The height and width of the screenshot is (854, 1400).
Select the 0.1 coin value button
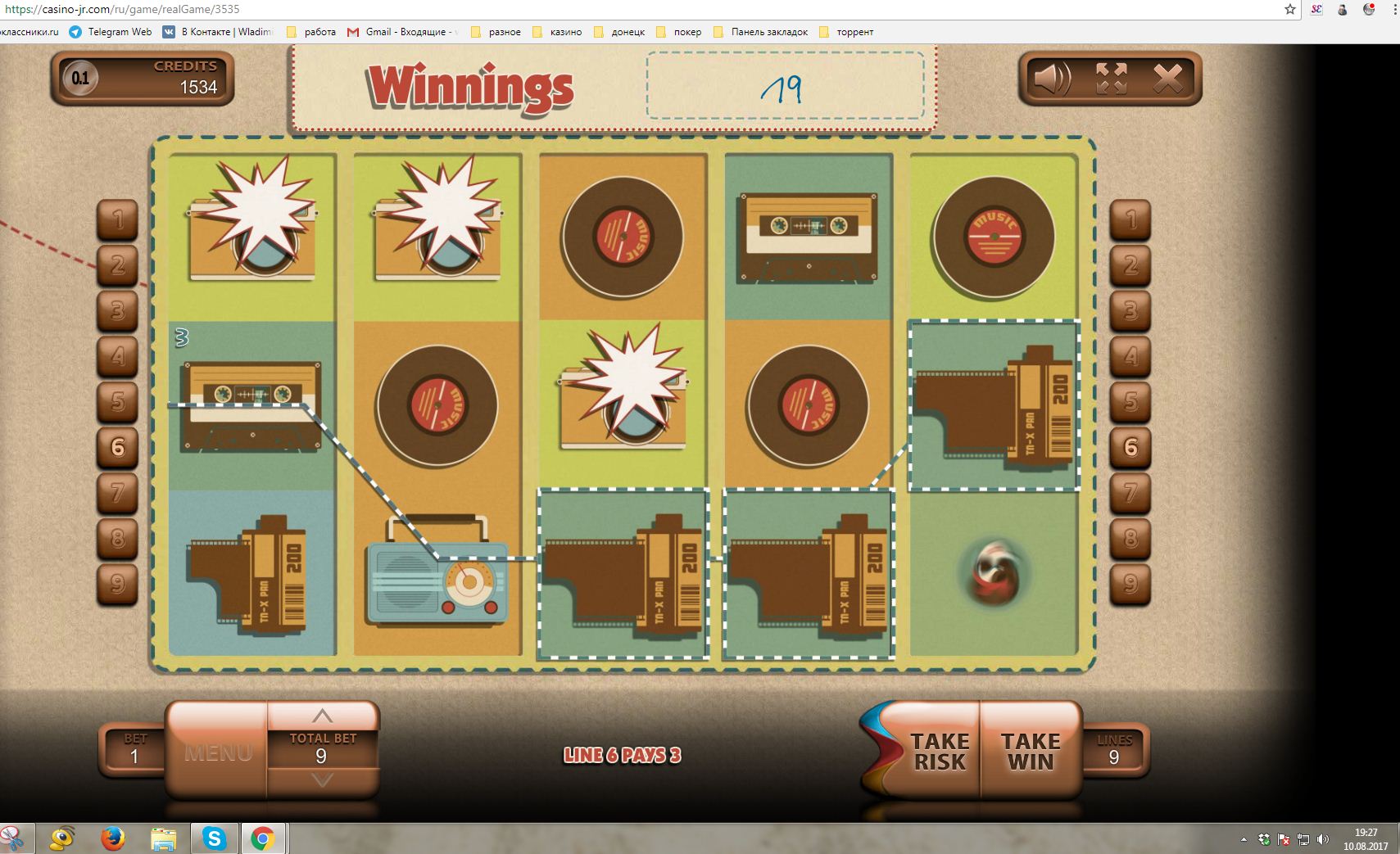coord(80,79)
